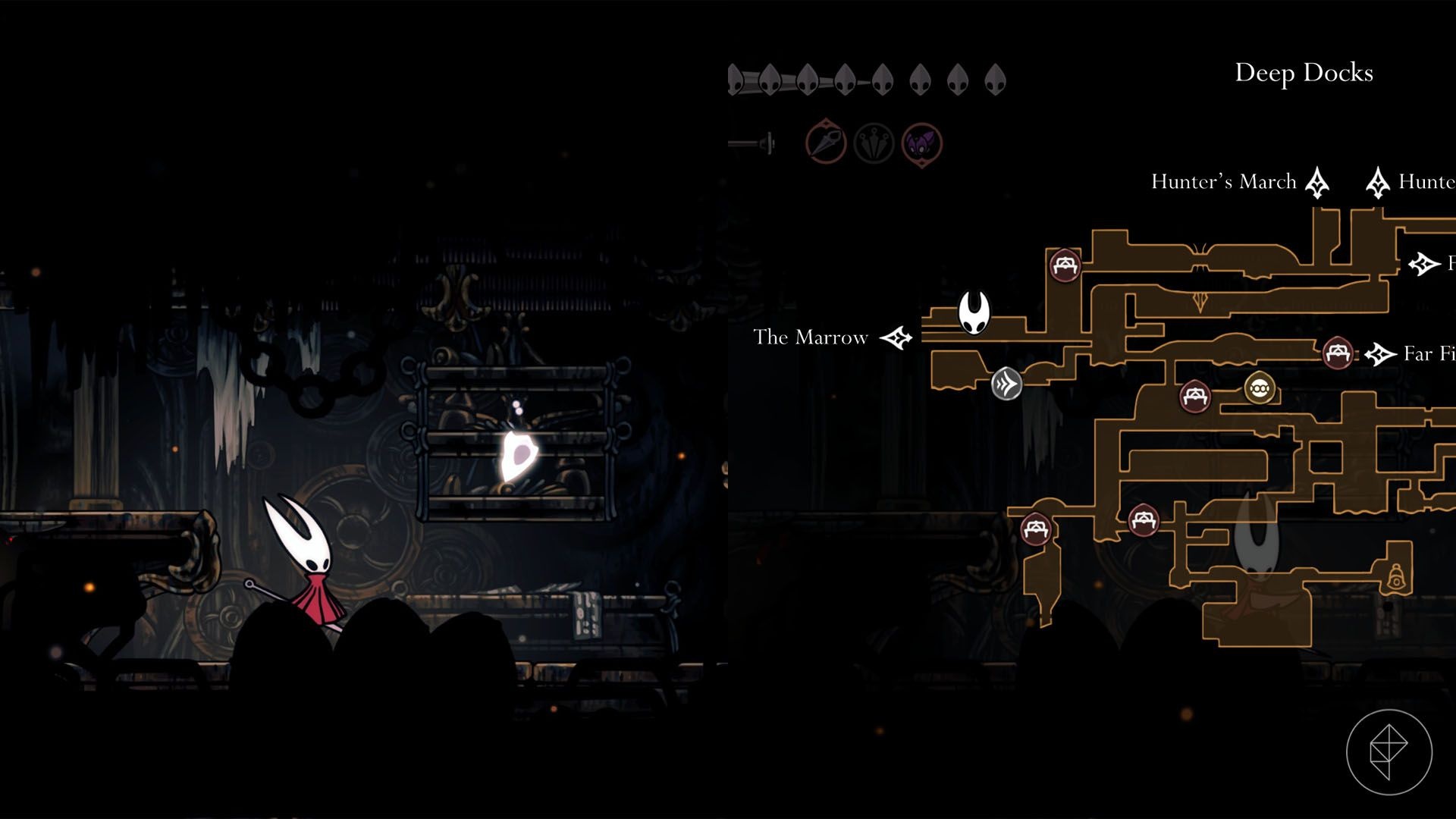Click the full Hunter's March exit label

[1223, 182]
